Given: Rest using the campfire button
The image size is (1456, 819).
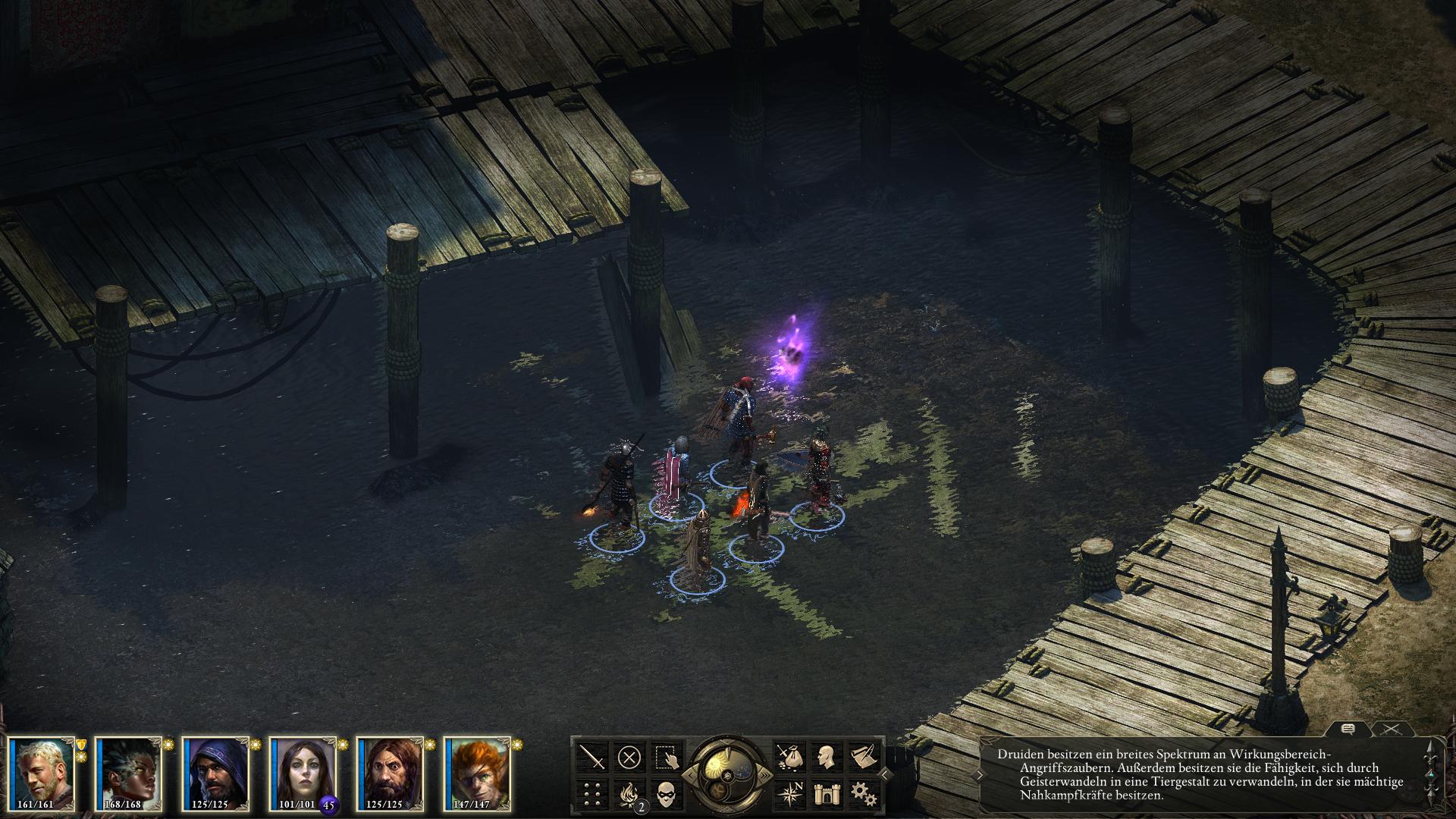Looking at the screenshot, I should coord(629,793).
